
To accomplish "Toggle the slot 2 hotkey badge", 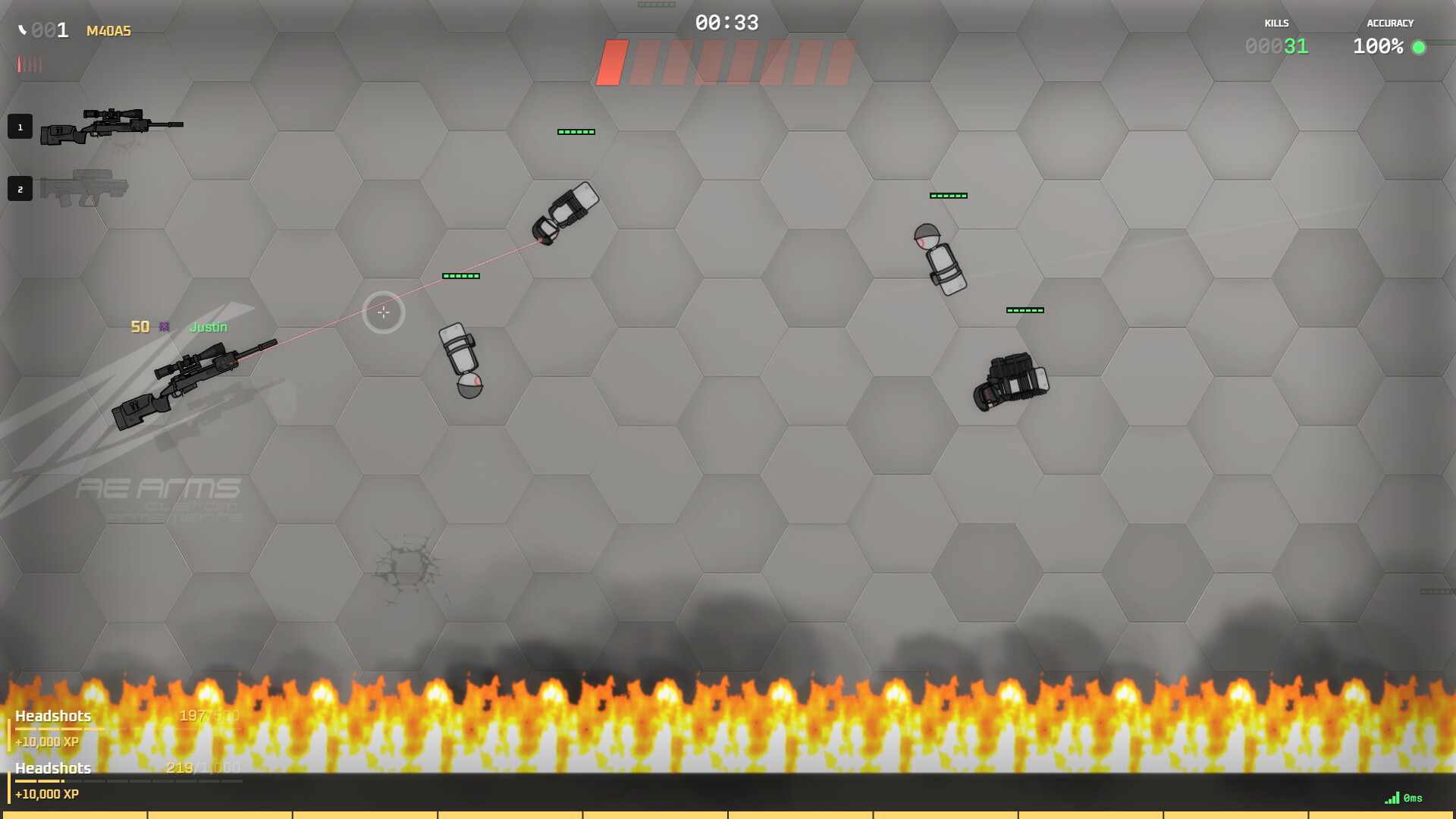I will click(20, 189).
